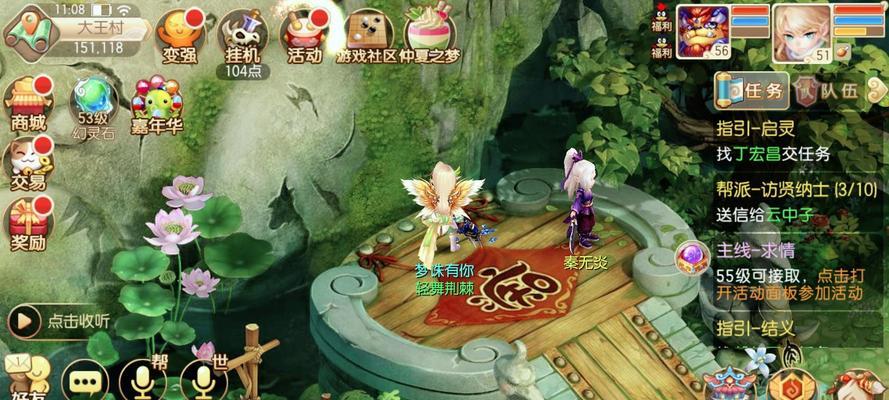Image resolution: width=889 pixels, height=400 pixels.
Task: Tap the 点击收听 listen button
Action: (x=59, y=321)
